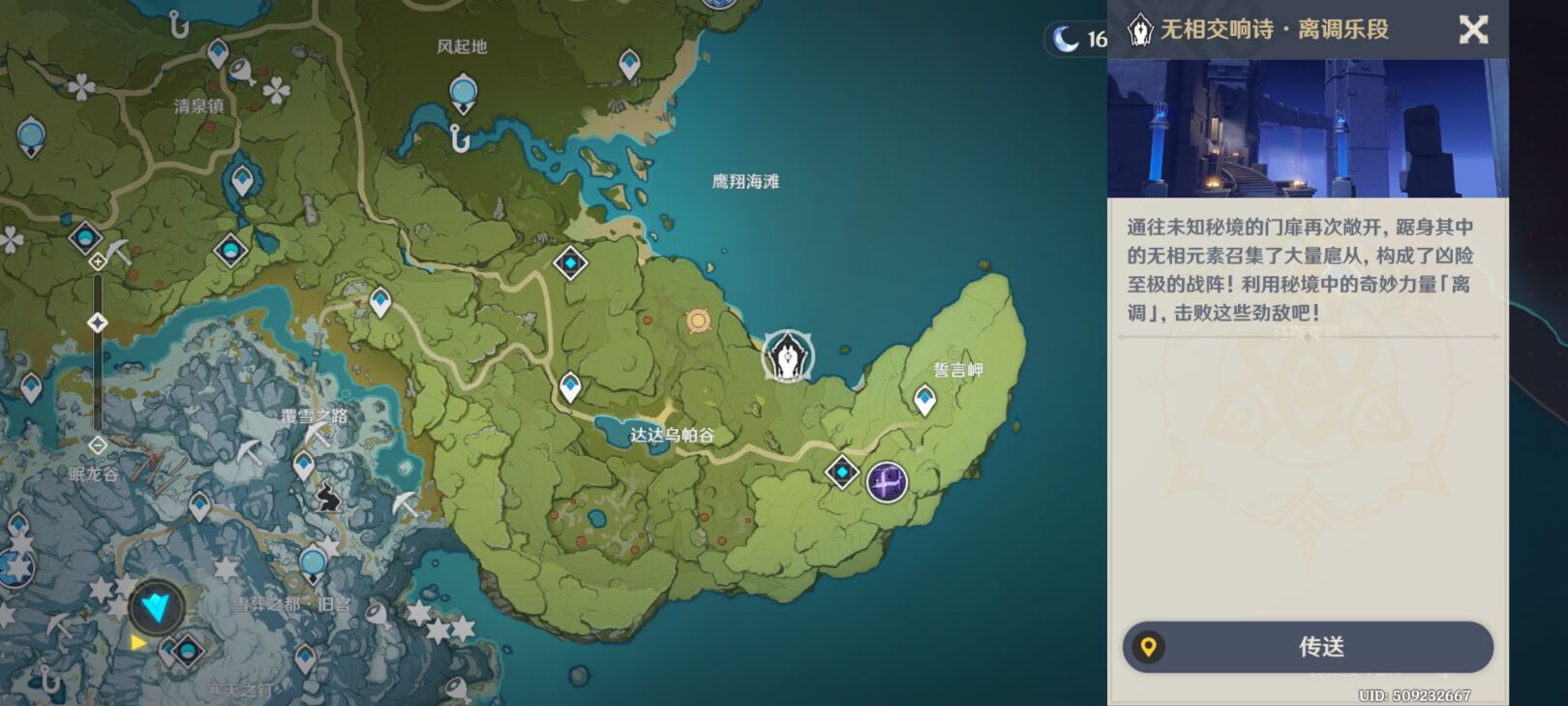Close the 无相交响诗·离调乐段 event panel
Screen dimensions: 1568x706
[x=1475, y=29]
